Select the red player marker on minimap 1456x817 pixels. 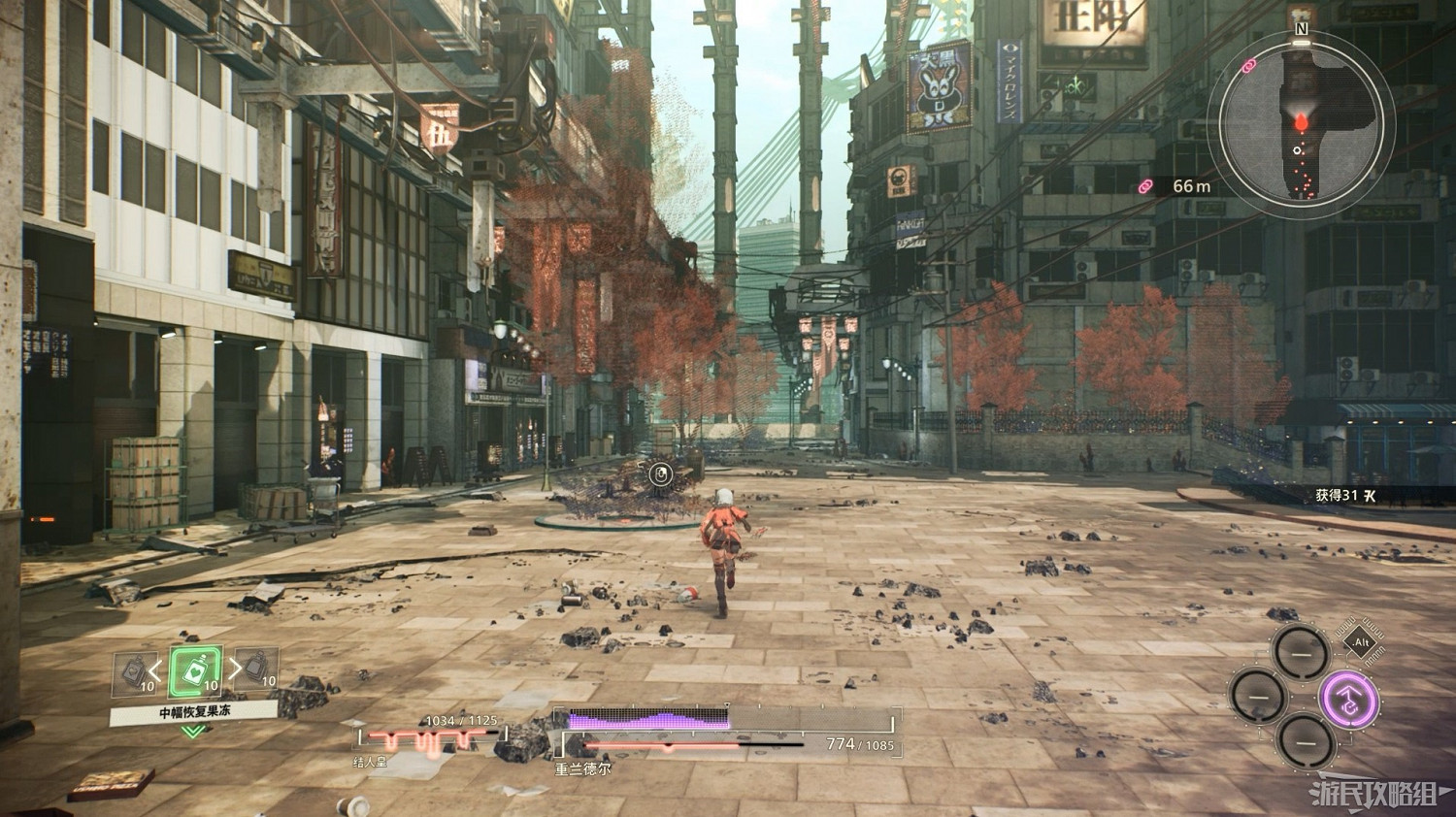tap(1300, 121)
